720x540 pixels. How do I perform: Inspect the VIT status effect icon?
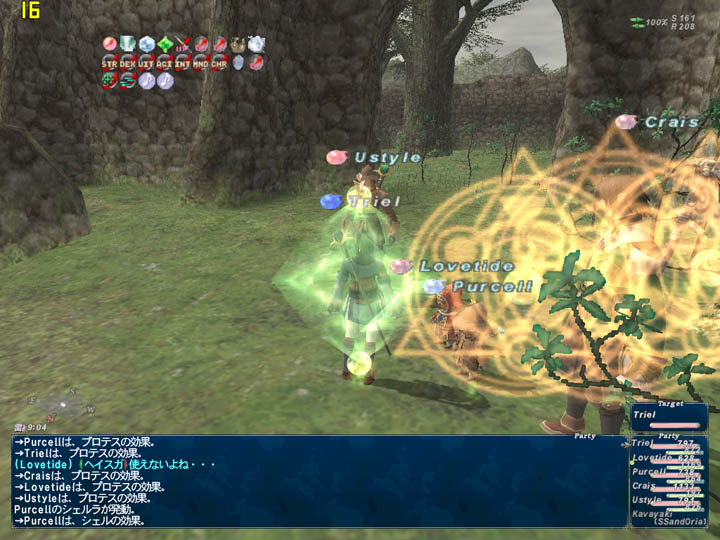[146, 62]
